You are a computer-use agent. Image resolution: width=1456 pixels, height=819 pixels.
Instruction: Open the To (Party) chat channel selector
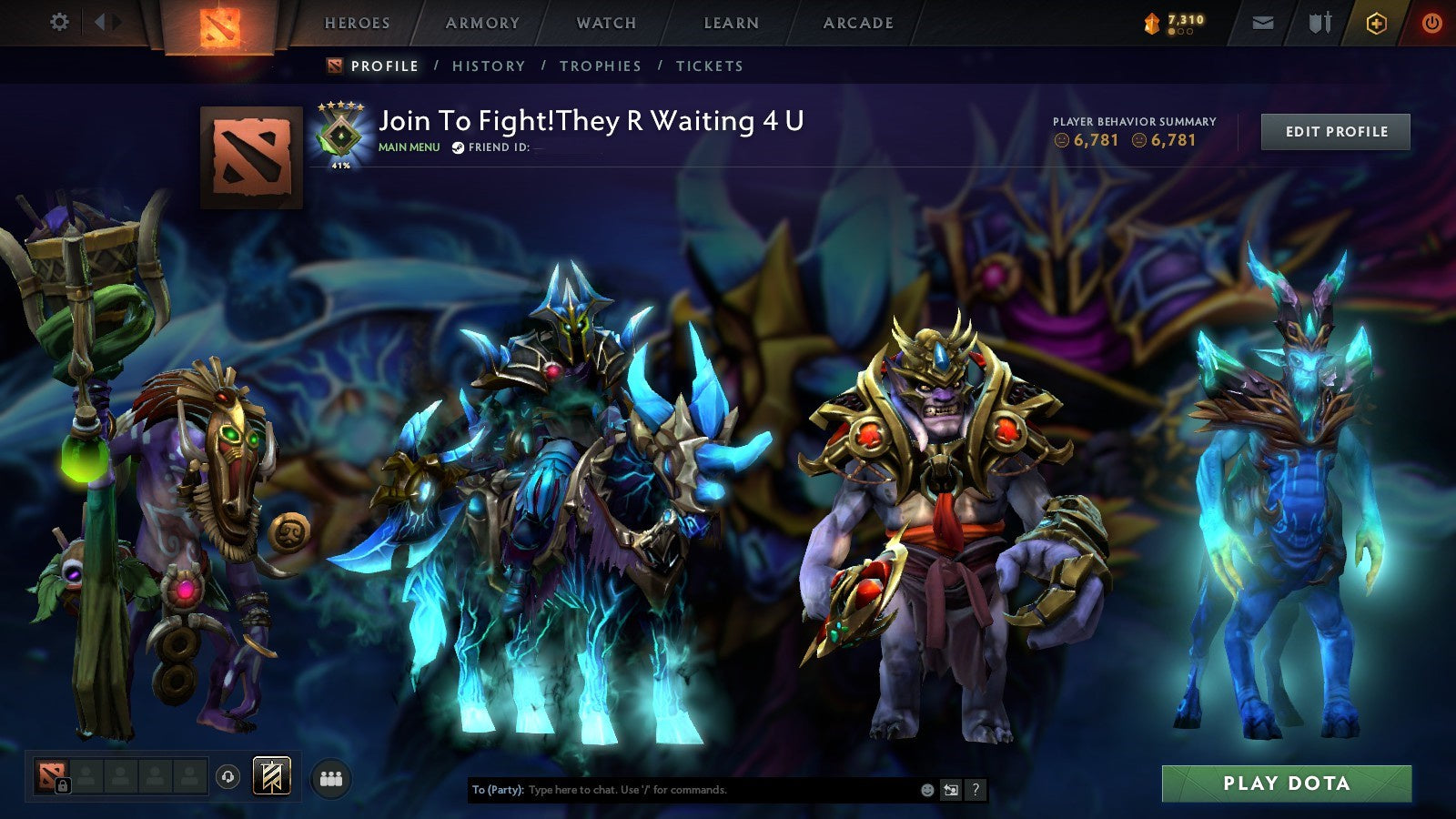[x=498, y=791]
